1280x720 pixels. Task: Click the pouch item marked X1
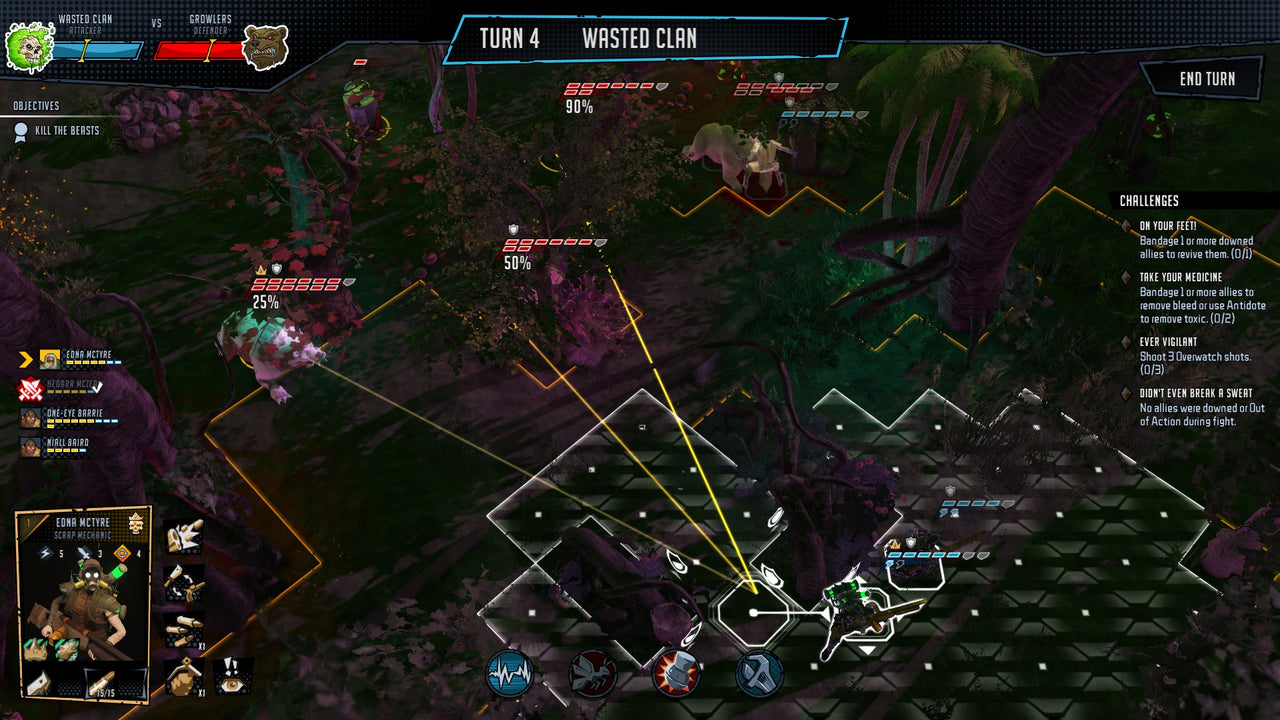[182, 677]
